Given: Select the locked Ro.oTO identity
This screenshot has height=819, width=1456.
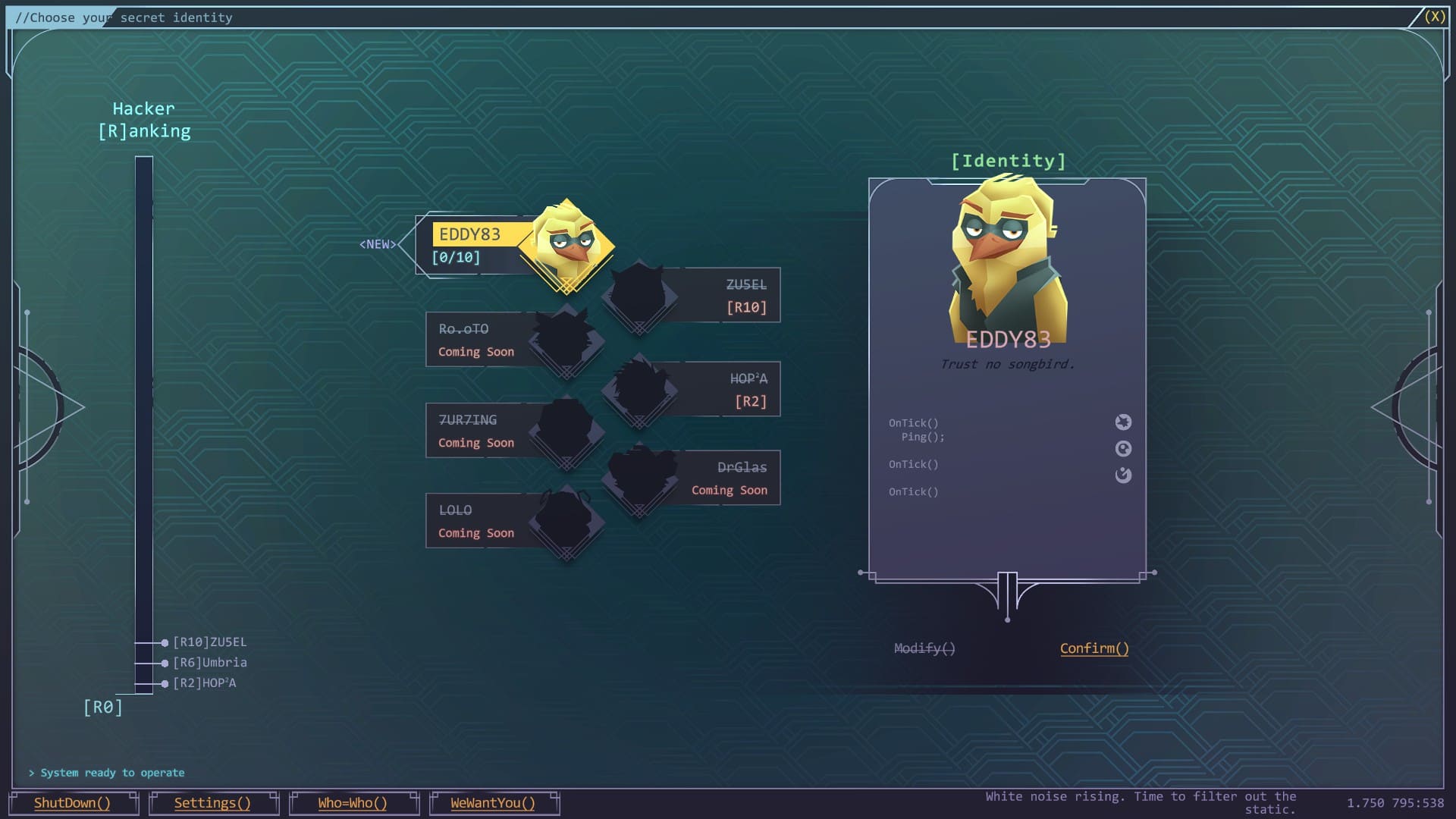Looking at the screenshot, I should pos(485,340).
